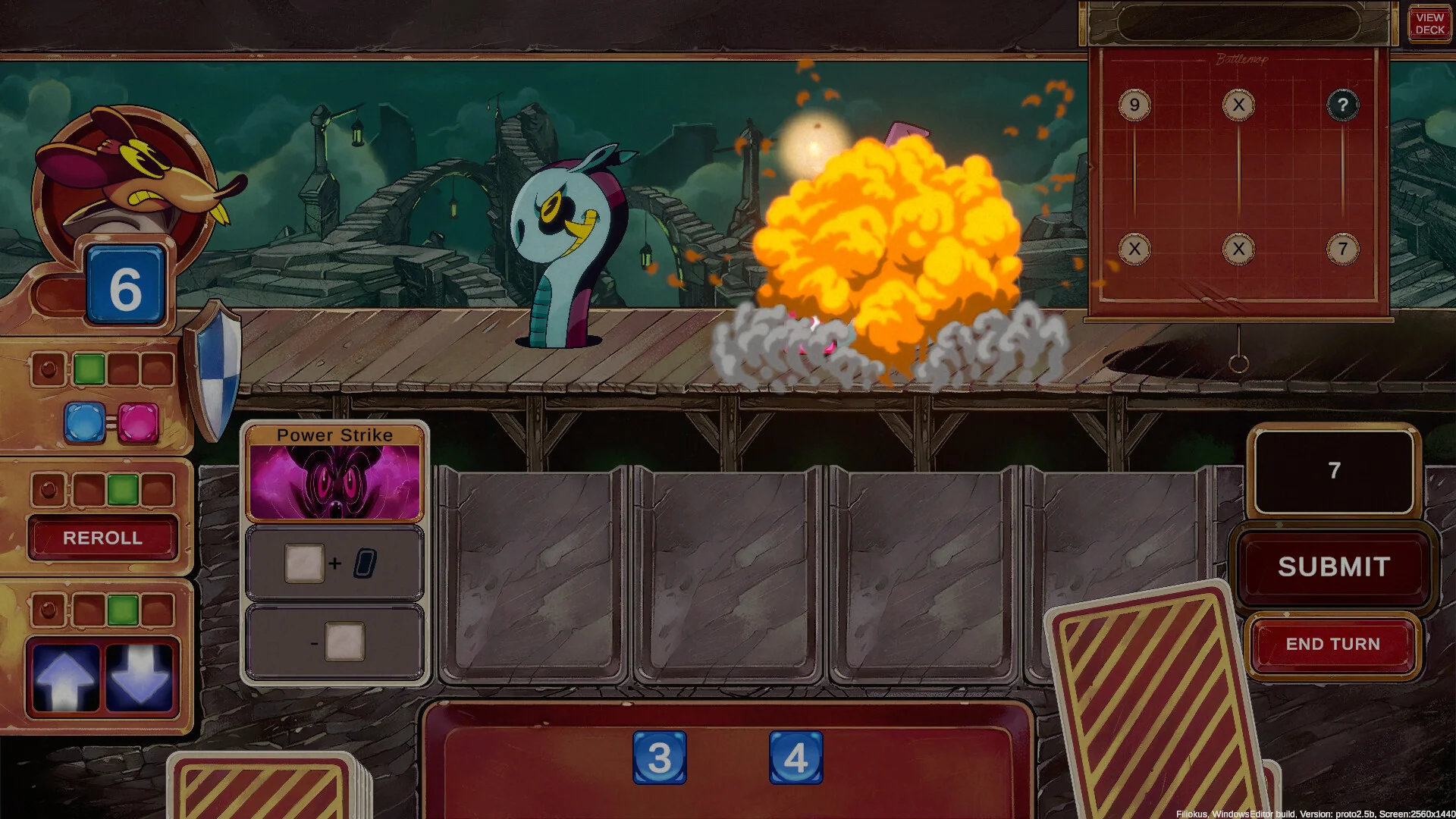Select the question mark battlemap node
The image size is (1456, 819).
(1342, 105)
